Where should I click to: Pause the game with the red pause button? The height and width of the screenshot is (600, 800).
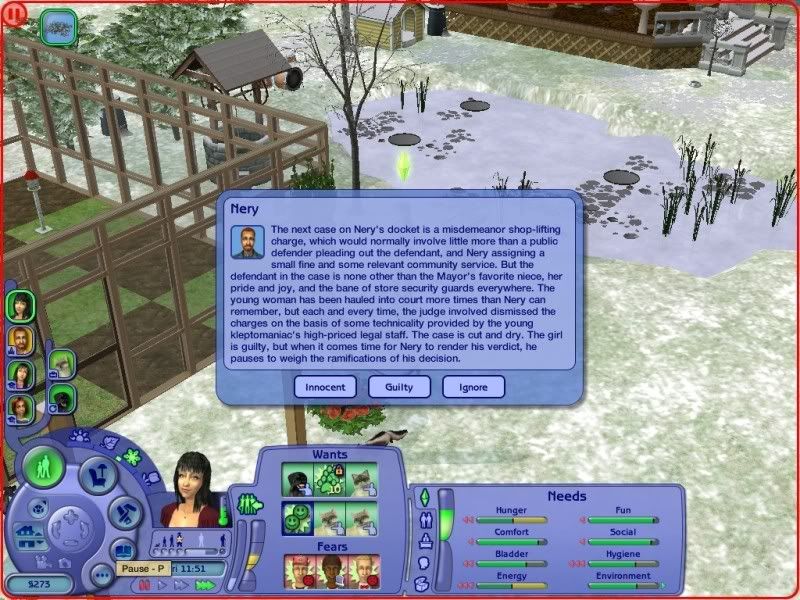click(x=144, y=587)
